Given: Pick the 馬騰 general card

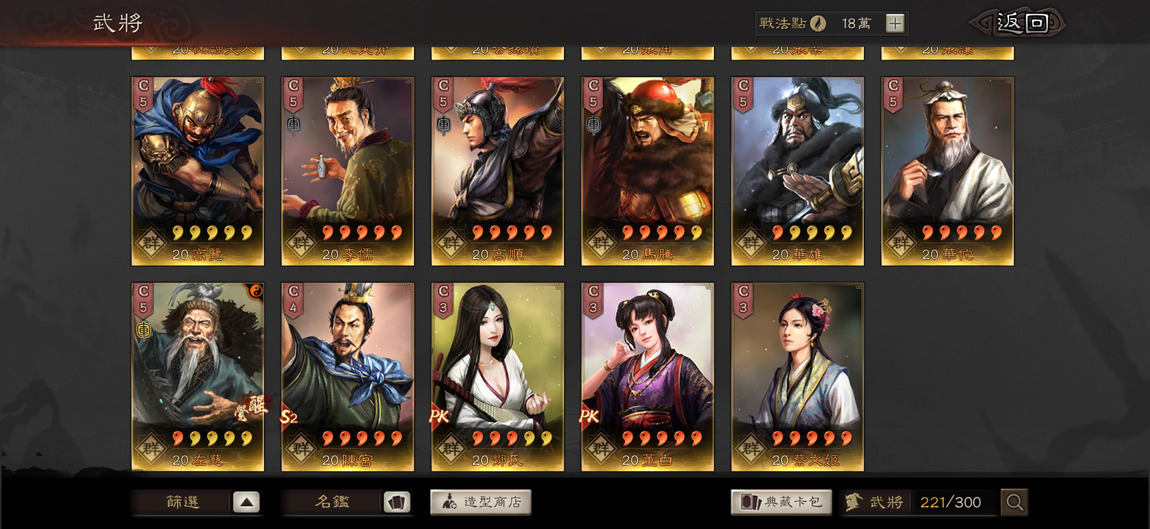Looking at the screenshot, I should tap(648, 171).
